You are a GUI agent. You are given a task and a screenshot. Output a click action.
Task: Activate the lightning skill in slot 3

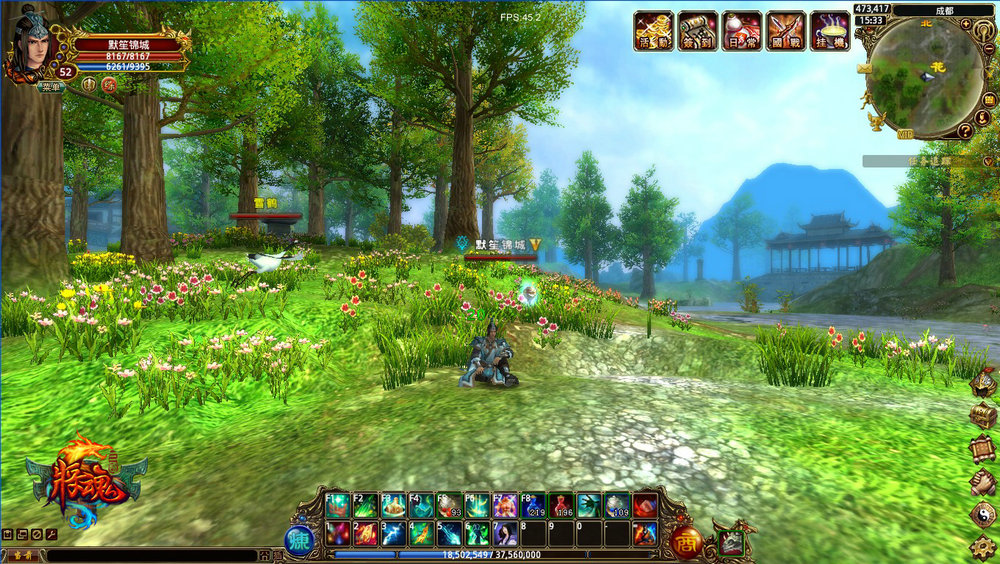click(x=393, y=533)
